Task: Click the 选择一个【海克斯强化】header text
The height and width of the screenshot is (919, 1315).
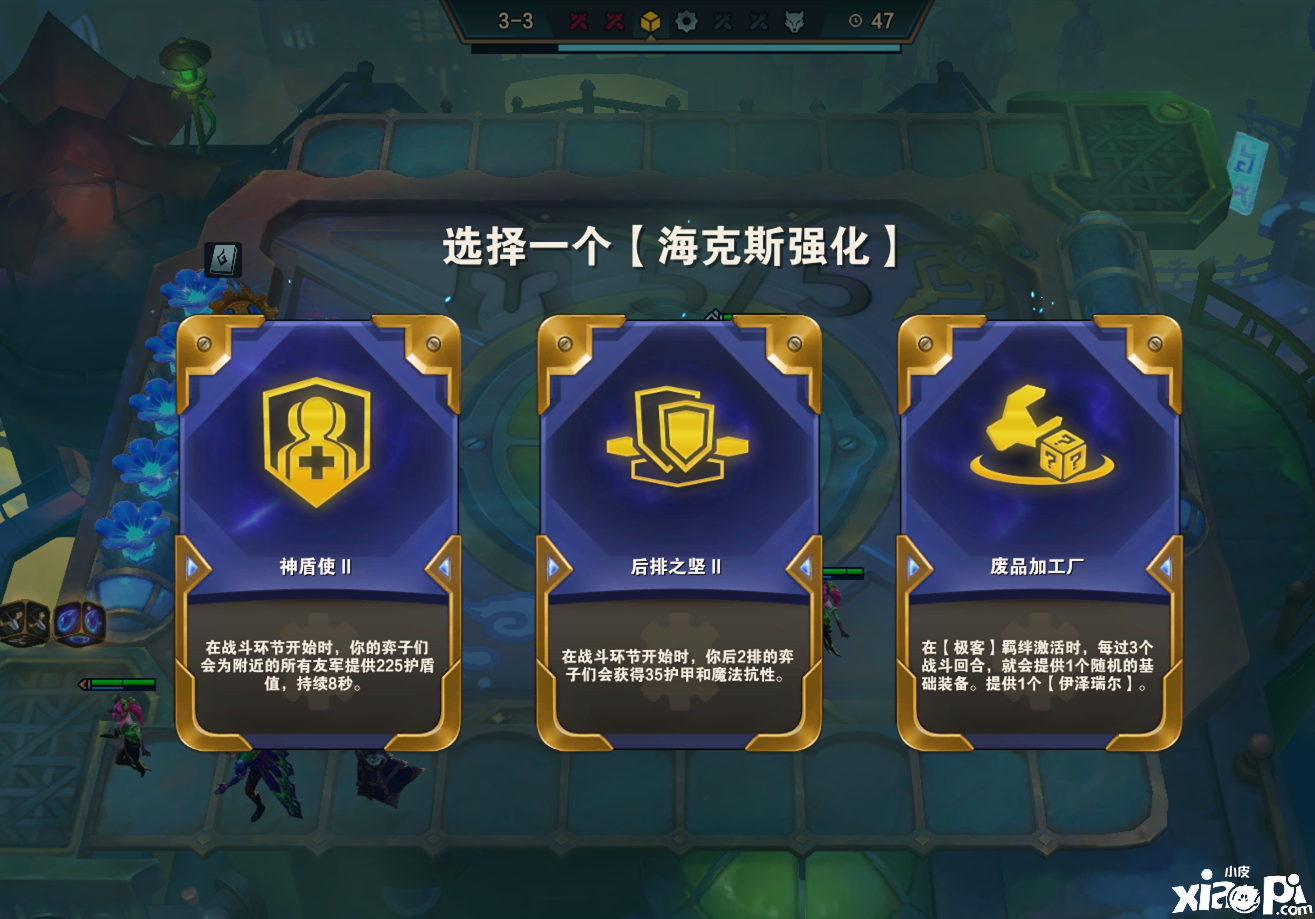Action: (670, 244)
